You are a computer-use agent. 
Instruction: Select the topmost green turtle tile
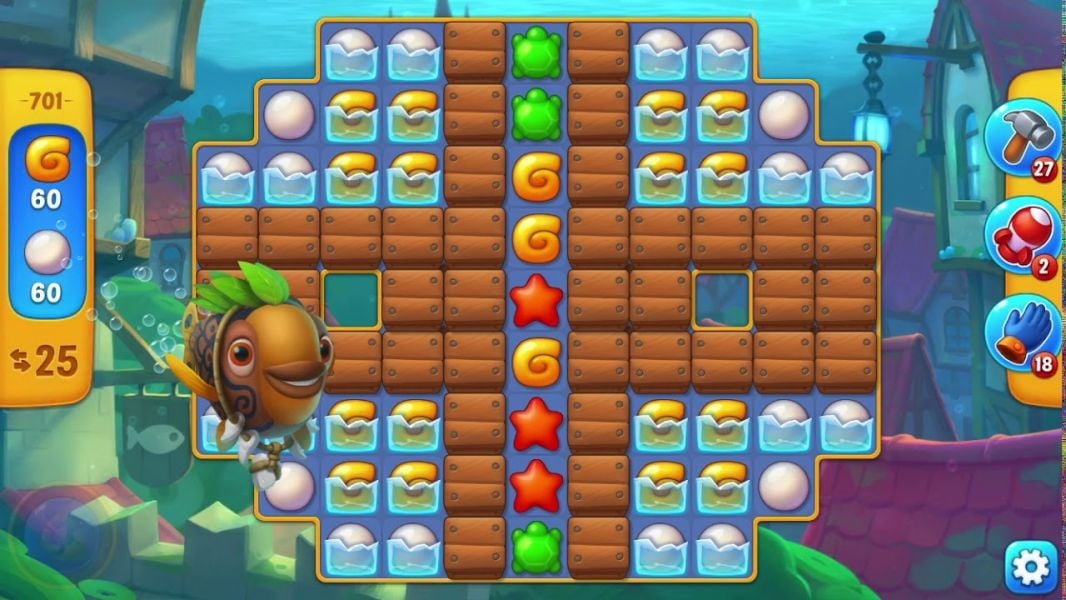[x=537, y=52]
